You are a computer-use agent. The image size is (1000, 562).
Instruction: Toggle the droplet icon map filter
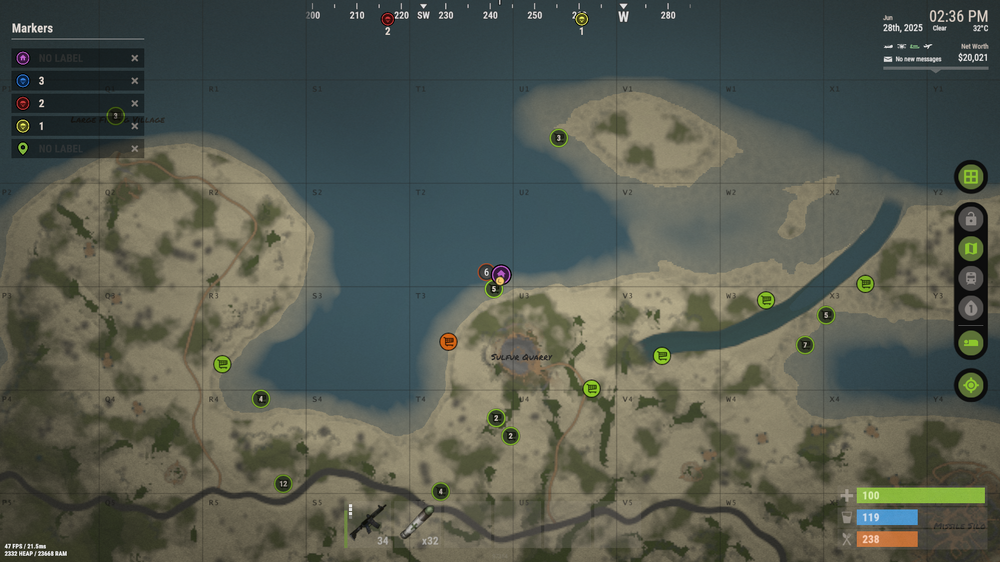point(970,309)
